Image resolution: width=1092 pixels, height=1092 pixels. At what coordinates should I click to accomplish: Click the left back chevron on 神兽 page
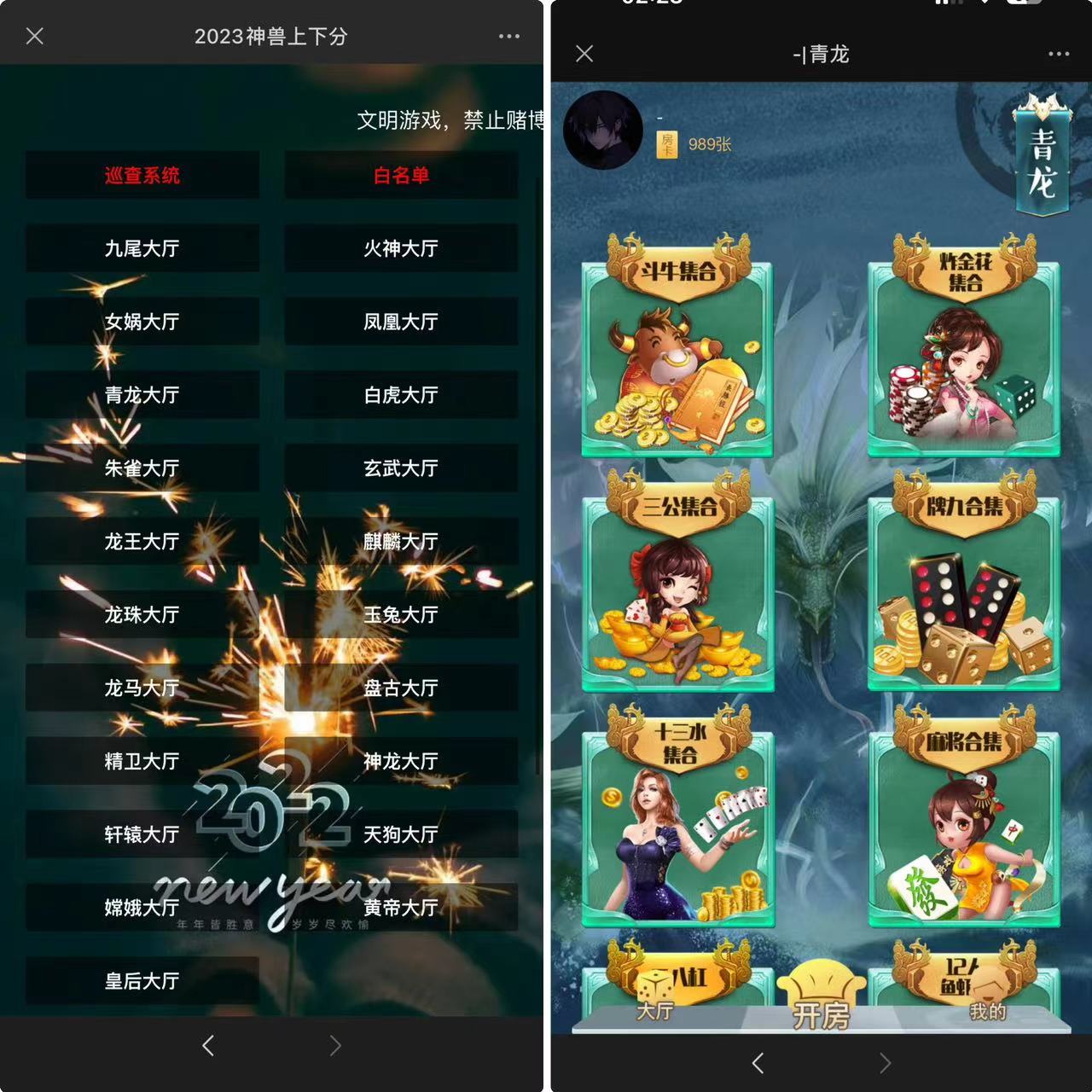pyautogui.click(x=207, y=1045)
